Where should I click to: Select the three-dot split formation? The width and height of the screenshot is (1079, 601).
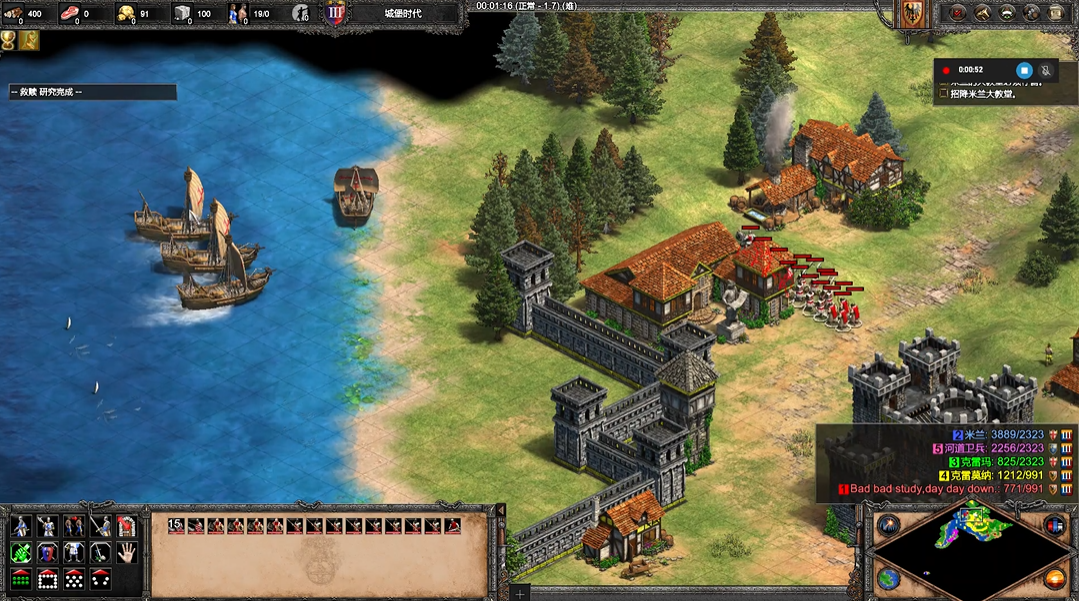pos(100,578)
